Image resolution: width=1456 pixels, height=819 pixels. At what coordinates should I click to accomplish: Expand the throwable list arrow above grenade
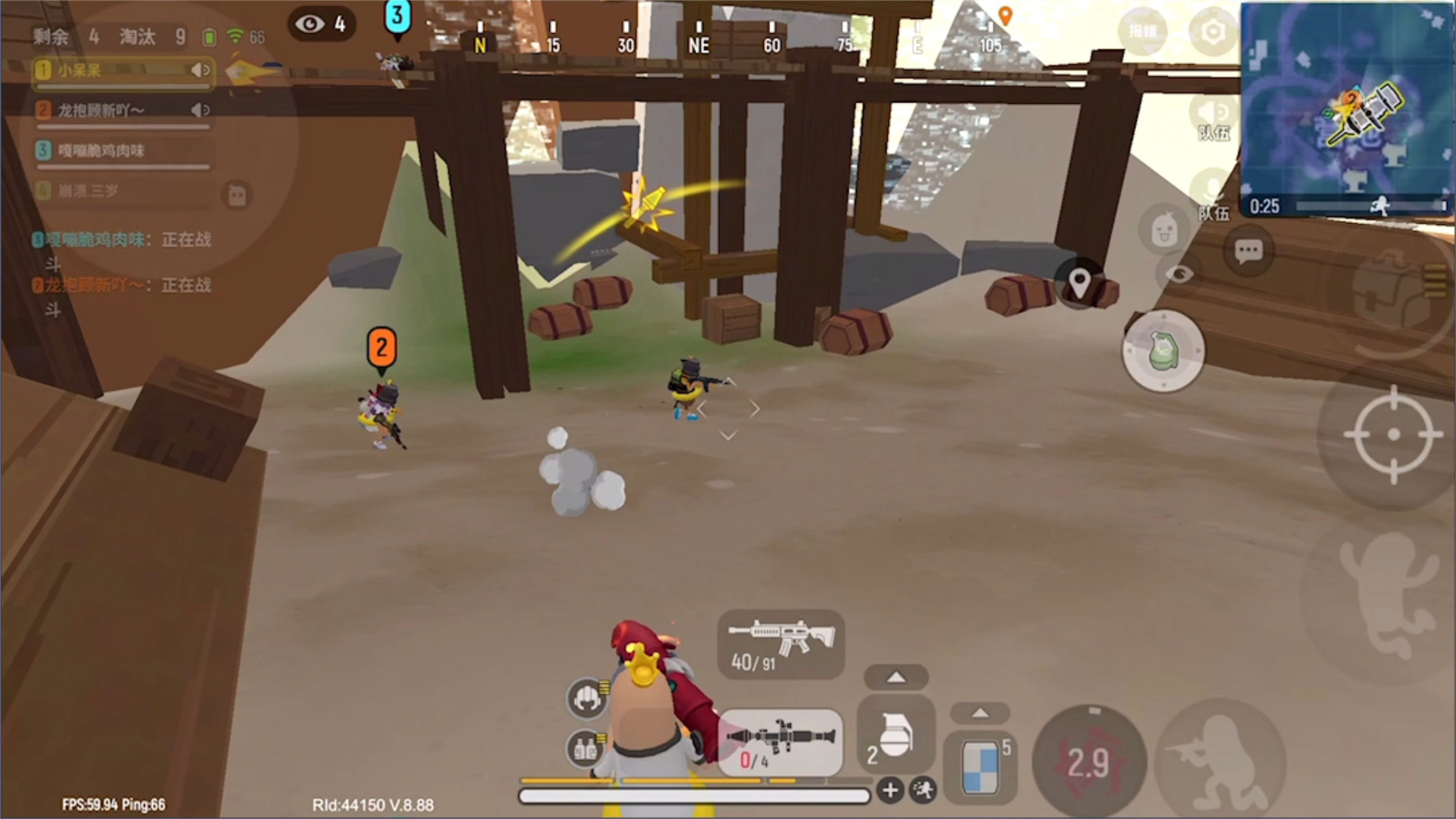tap(896, 677)
